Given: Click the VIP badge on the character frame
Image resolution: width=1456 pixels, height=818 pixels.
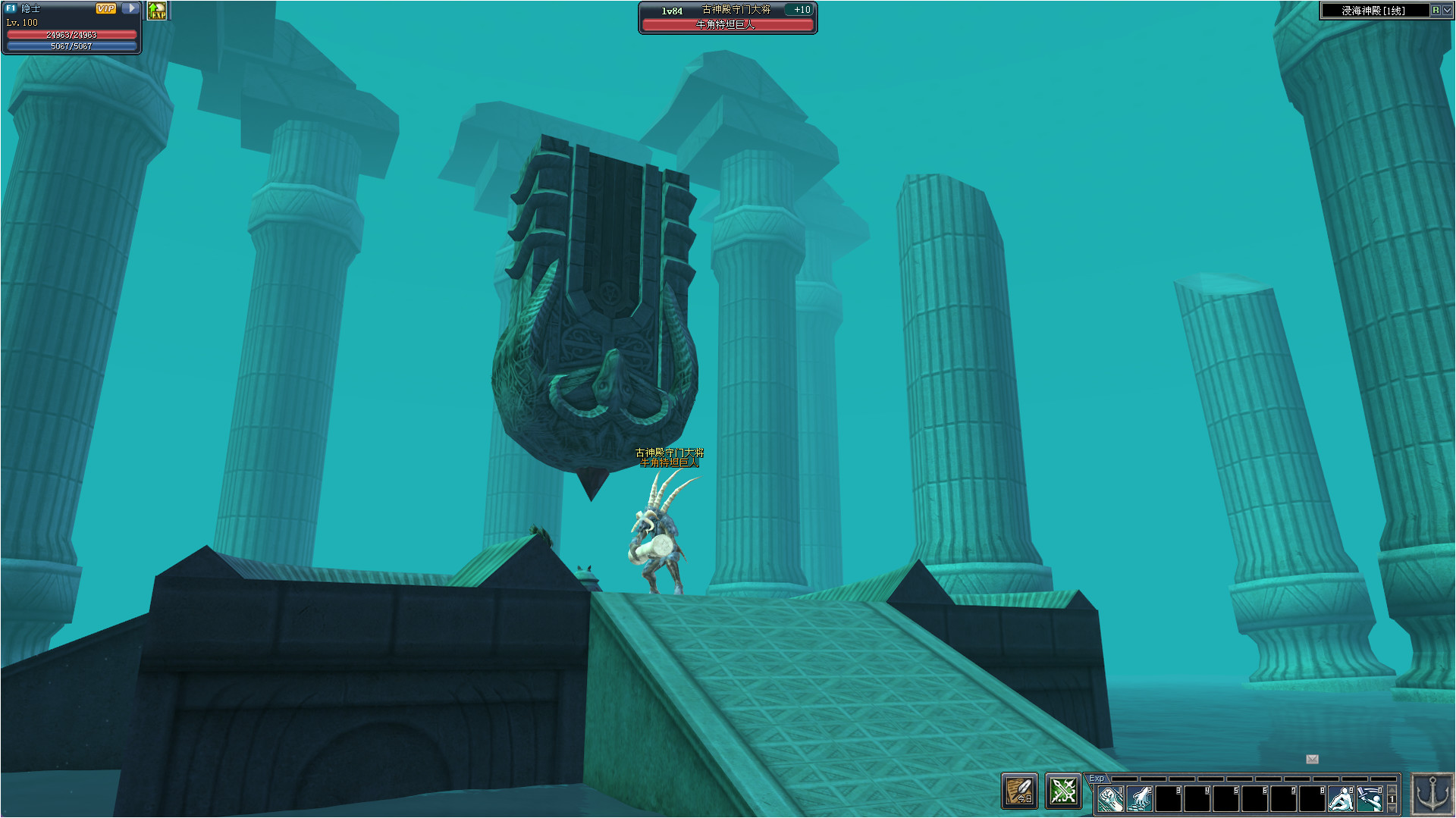Looking at the screenshot, I should [105, 9].
